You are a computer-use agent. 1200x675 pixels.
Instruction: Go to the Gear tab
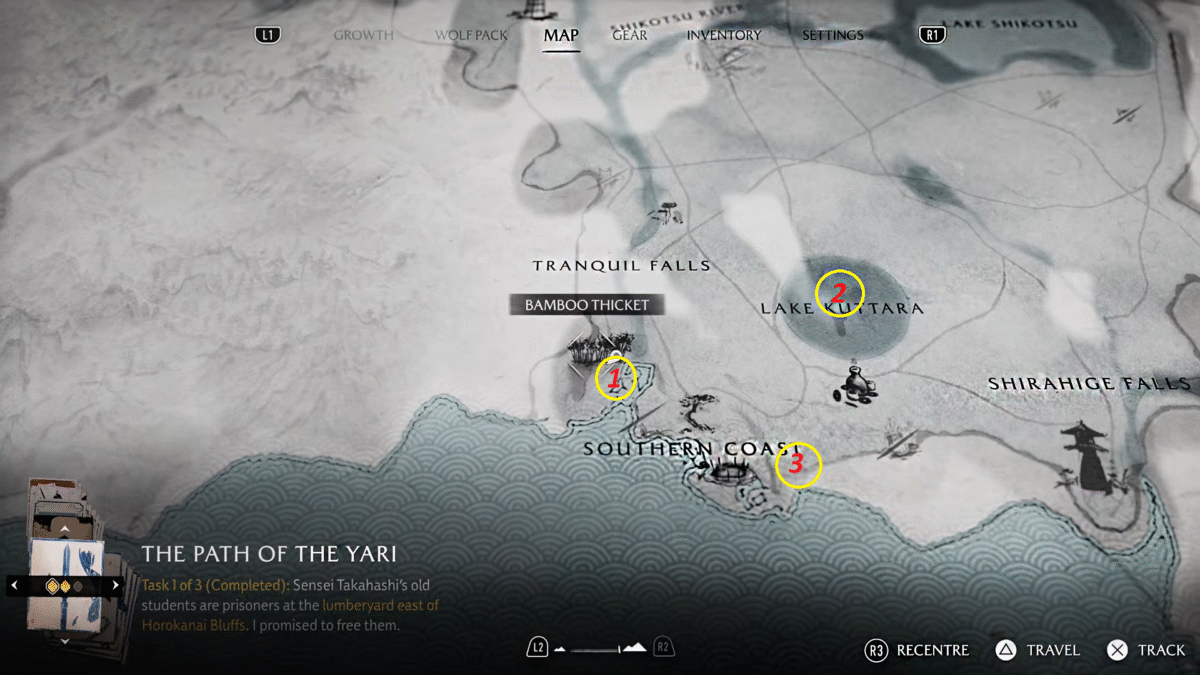click(x=630, y=35)
